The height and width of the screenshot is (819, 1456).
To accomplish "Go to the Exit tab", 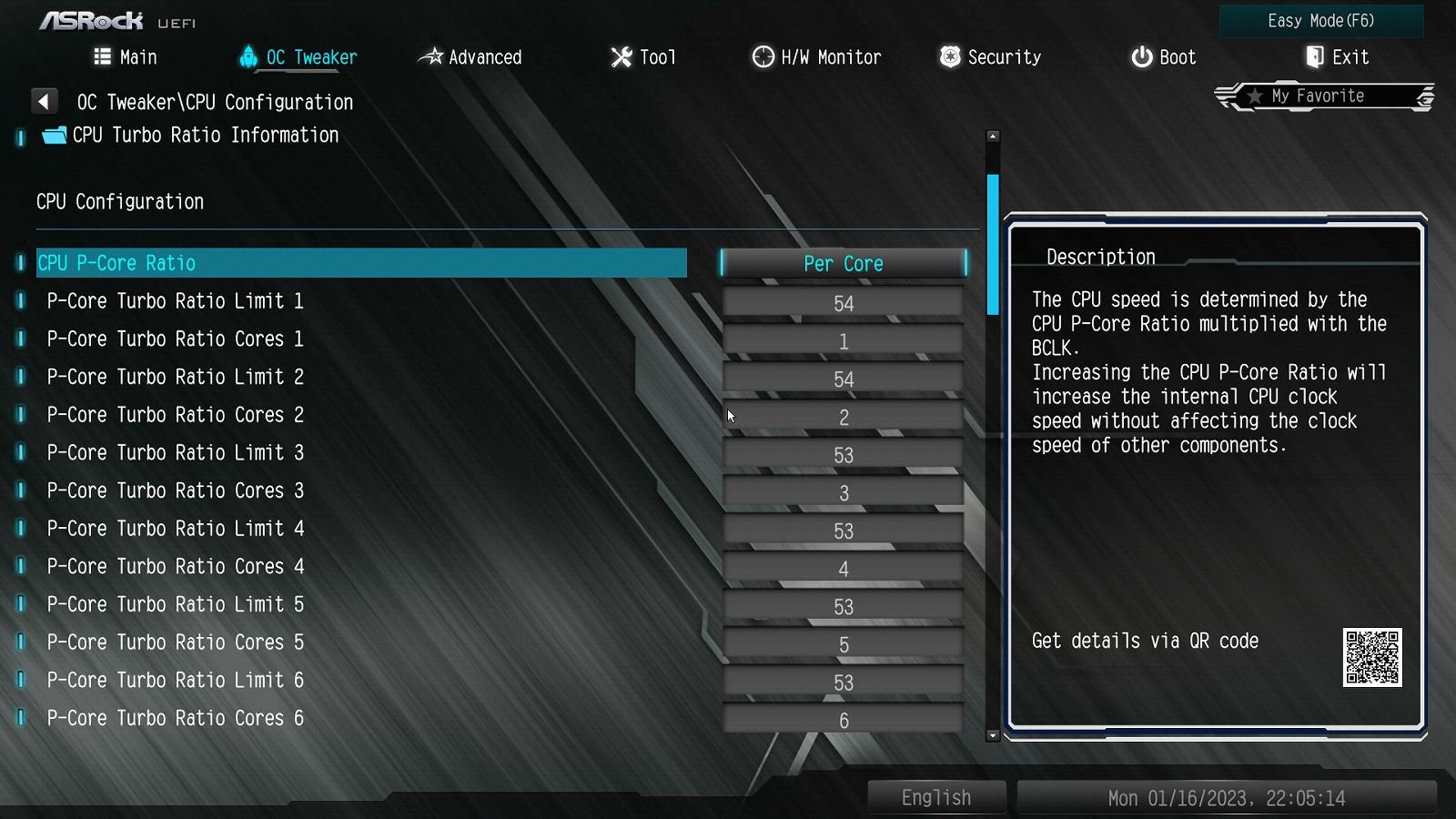I will tap(1337, 57).
